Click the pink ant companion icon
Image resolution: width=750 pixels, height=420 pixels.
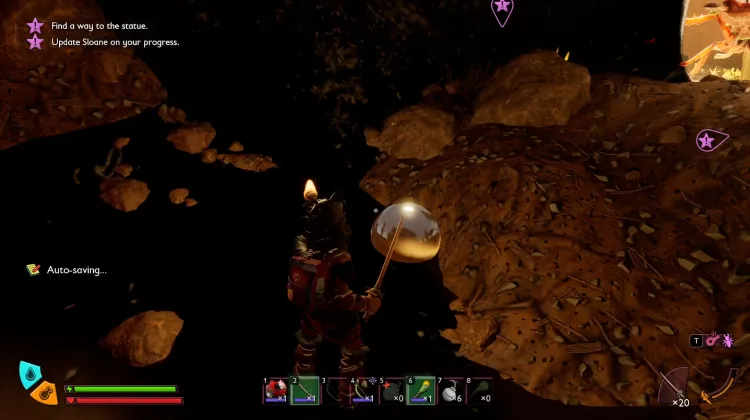(727, 341)
